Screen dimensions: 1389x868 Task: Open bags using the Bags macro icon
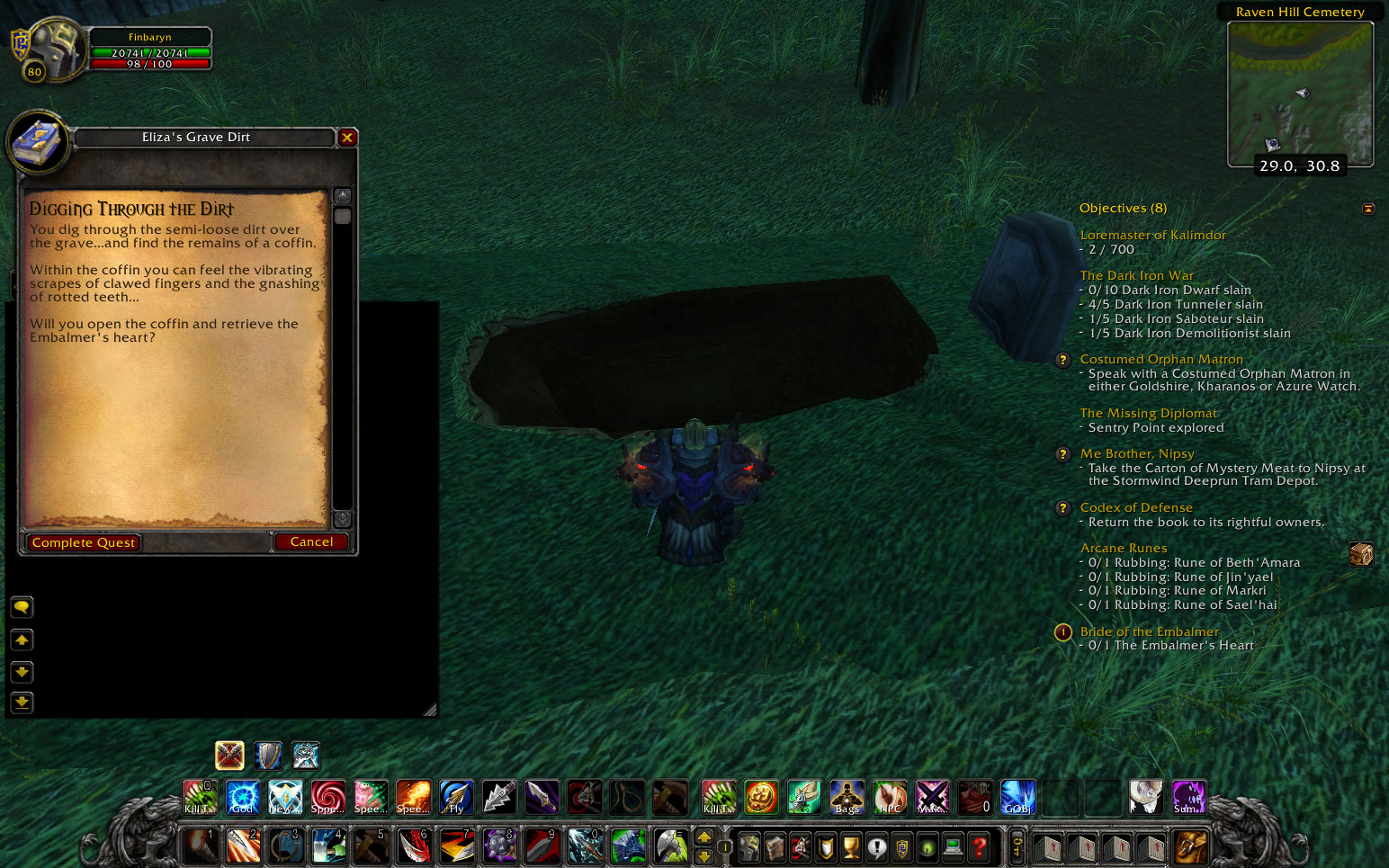(x=845, y=797)
